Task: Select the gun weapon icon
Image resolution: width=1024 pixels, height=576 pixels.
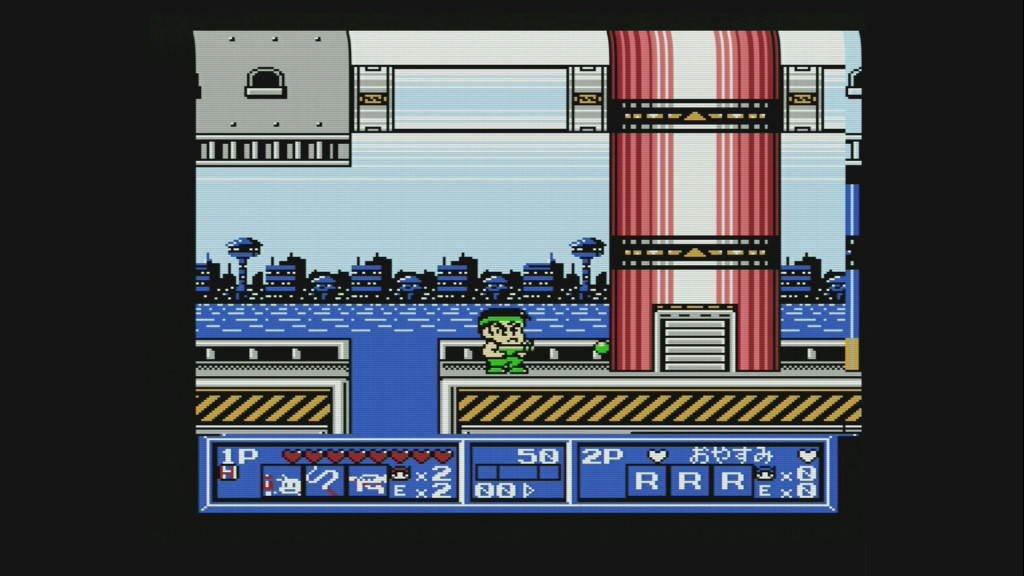Action: tap(367, 483)
